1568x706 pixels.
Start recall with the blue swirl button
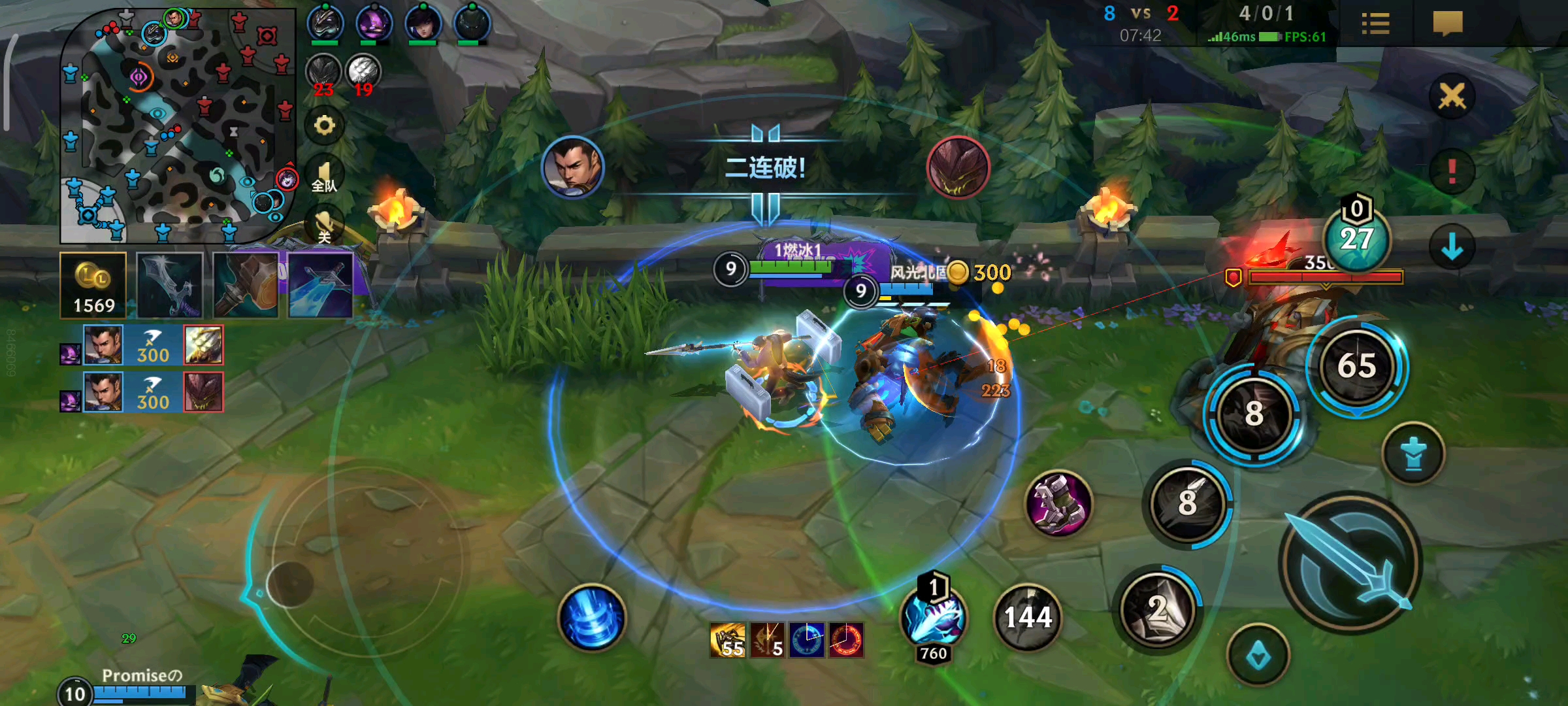[592, 617]
